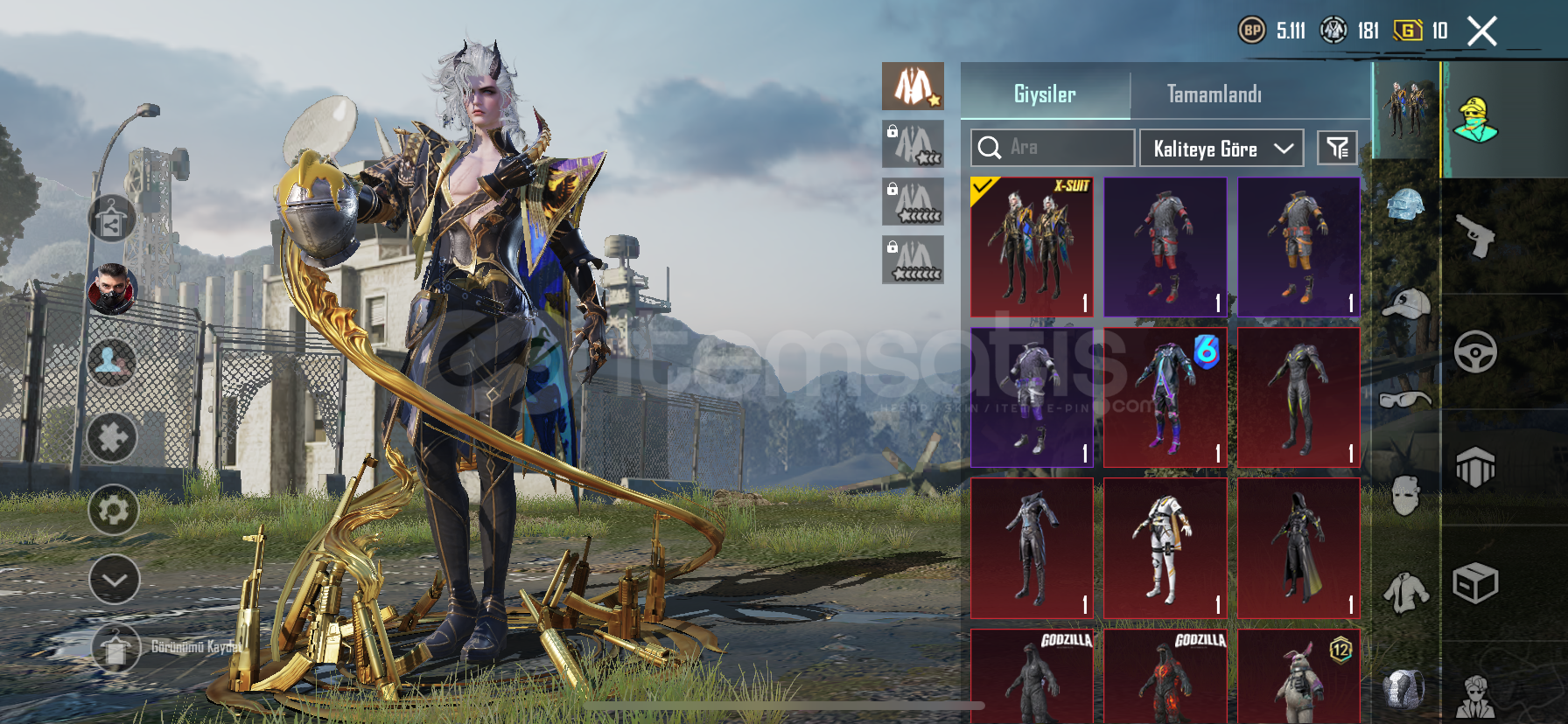Select the outfit marked with blue 6
Viewport: 1568px width, 724px height.
click(1165, 397)
